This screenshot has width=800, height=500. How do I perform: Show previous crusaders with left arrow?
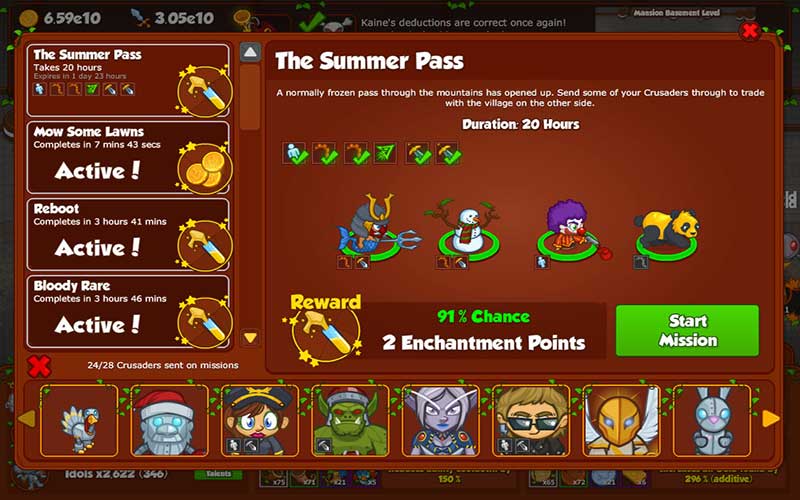tap(27, 418)
